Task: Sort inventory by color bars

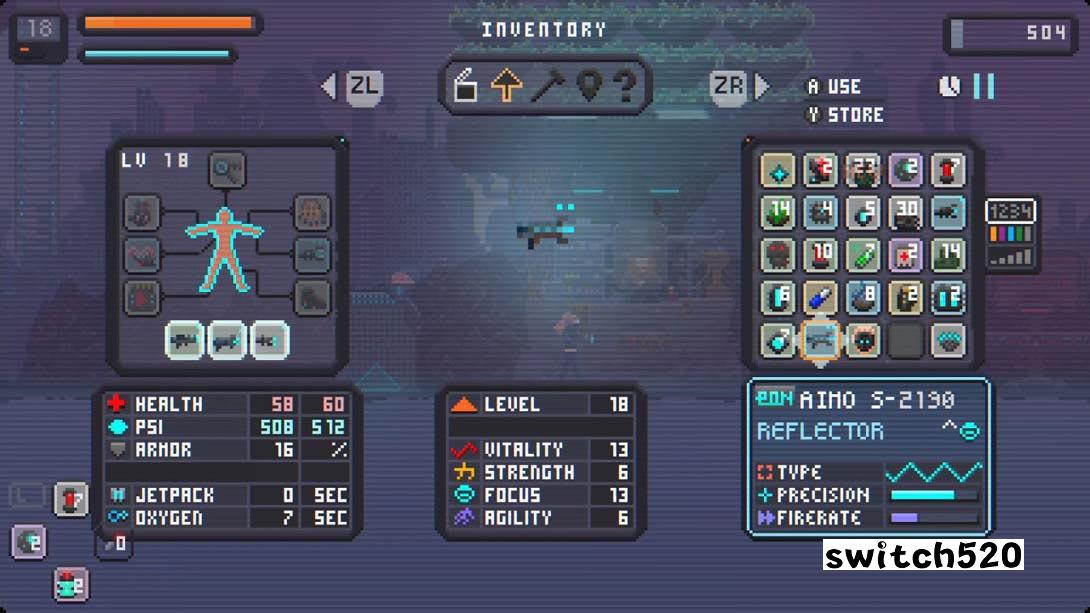Action: (x=1011, y=235)
